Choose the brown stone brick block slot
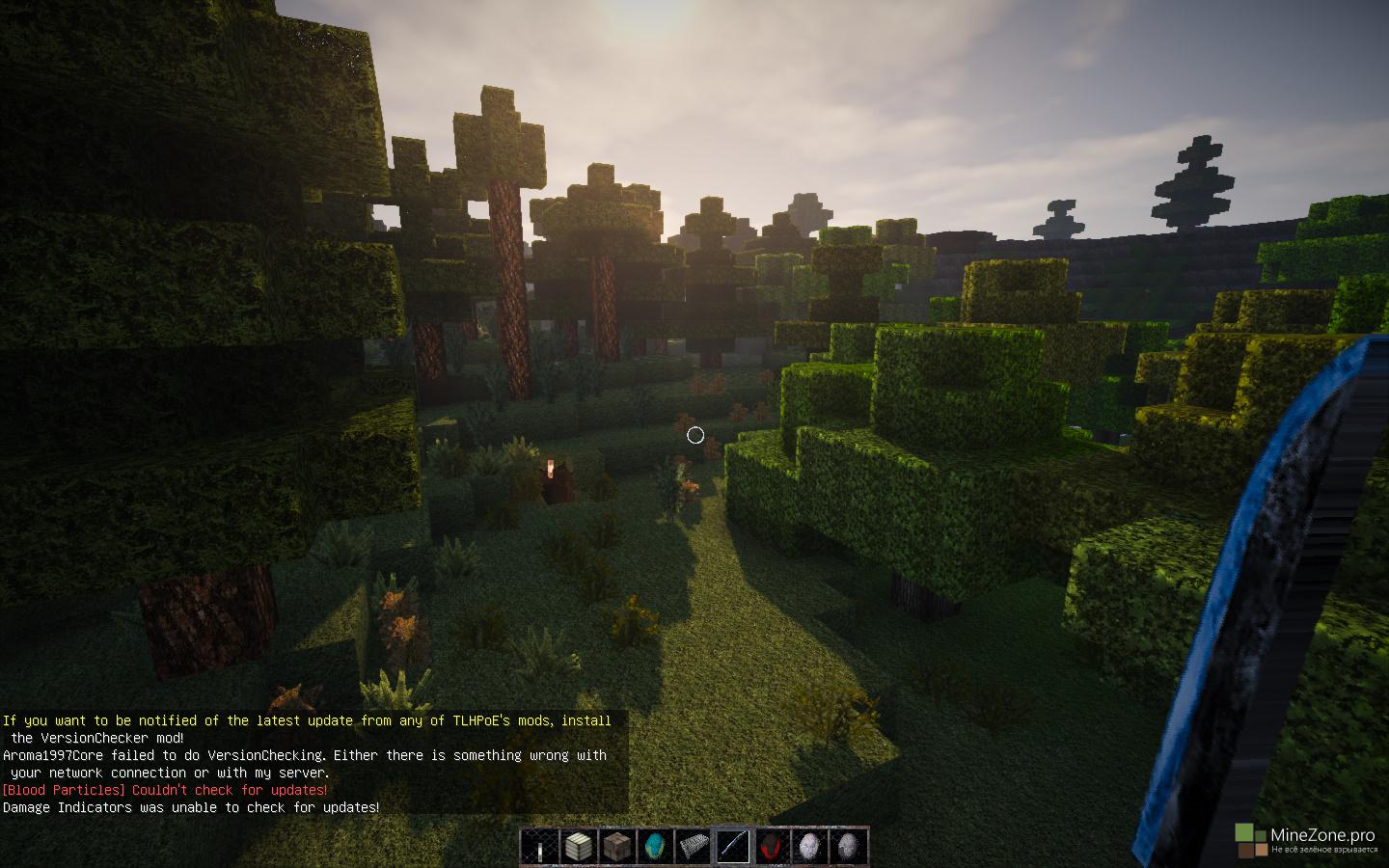The height and width of the screenshot is (868, 1389). tap(616, 847)
